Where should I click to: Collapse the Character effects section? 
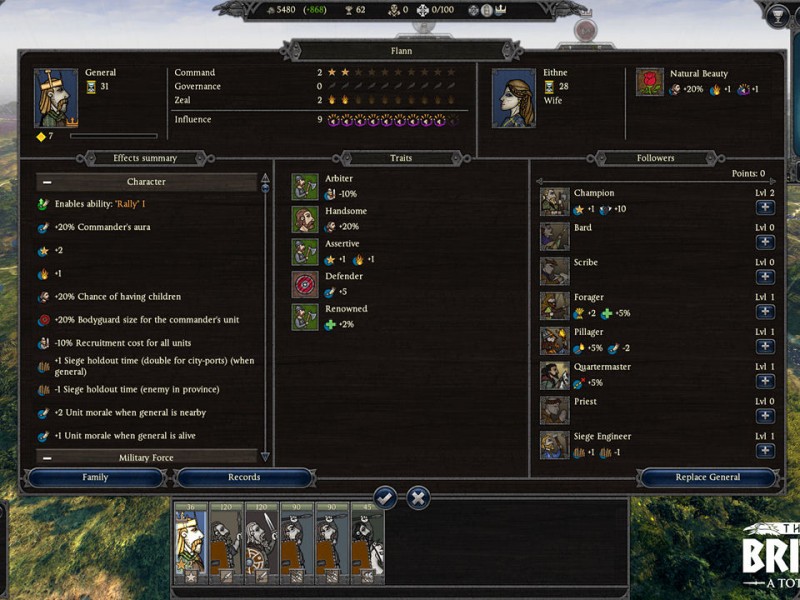pyautogui.click(x=47, y=183)
